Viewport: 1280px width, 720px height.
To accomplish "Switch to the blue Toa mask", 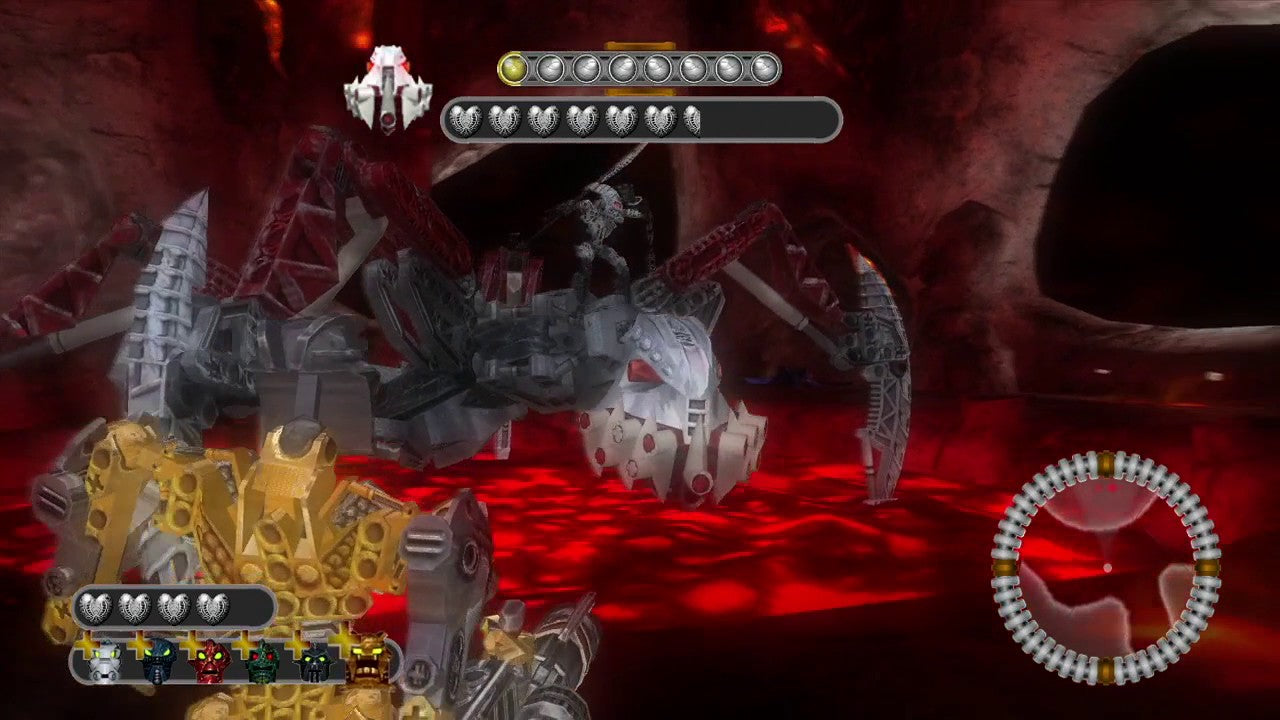I will [x=158, y=661].
